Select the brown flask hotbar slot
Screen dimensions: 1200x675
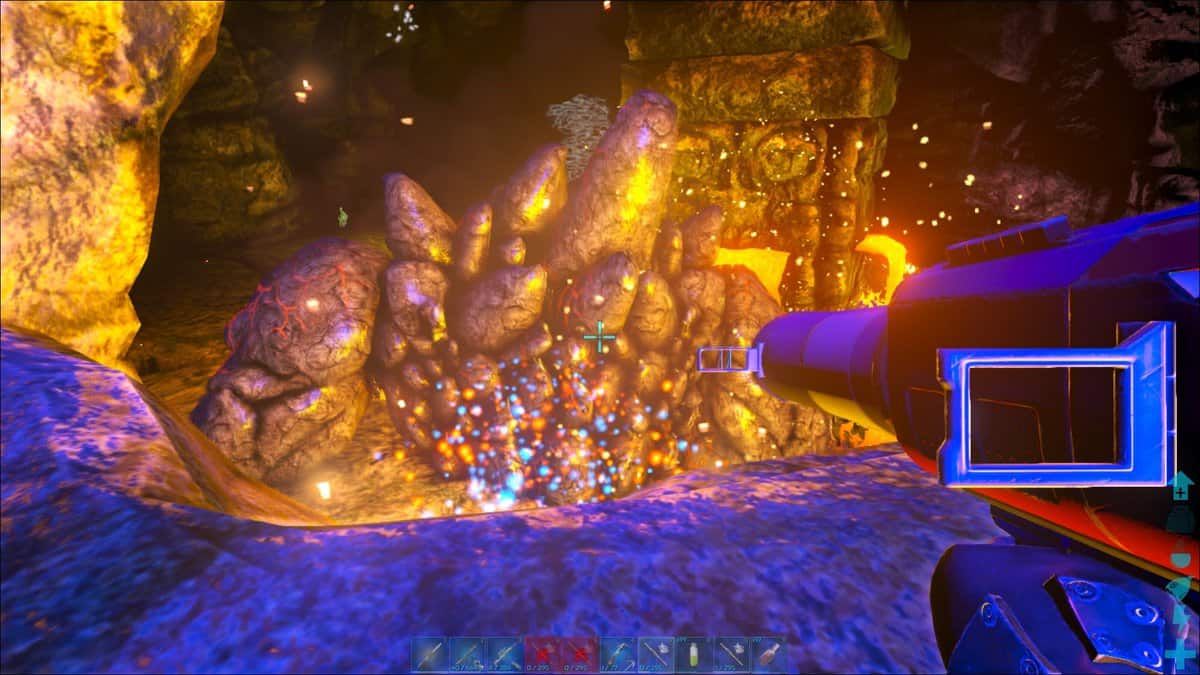(x=770, y=654)
